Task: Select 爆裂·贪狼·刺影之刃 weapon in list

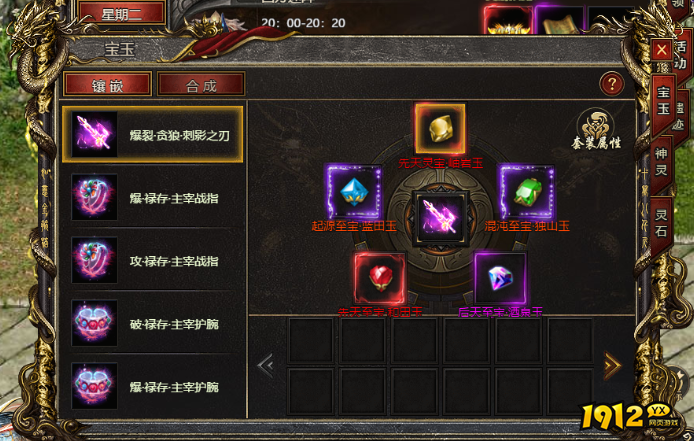Action: (x=152, y=134)
